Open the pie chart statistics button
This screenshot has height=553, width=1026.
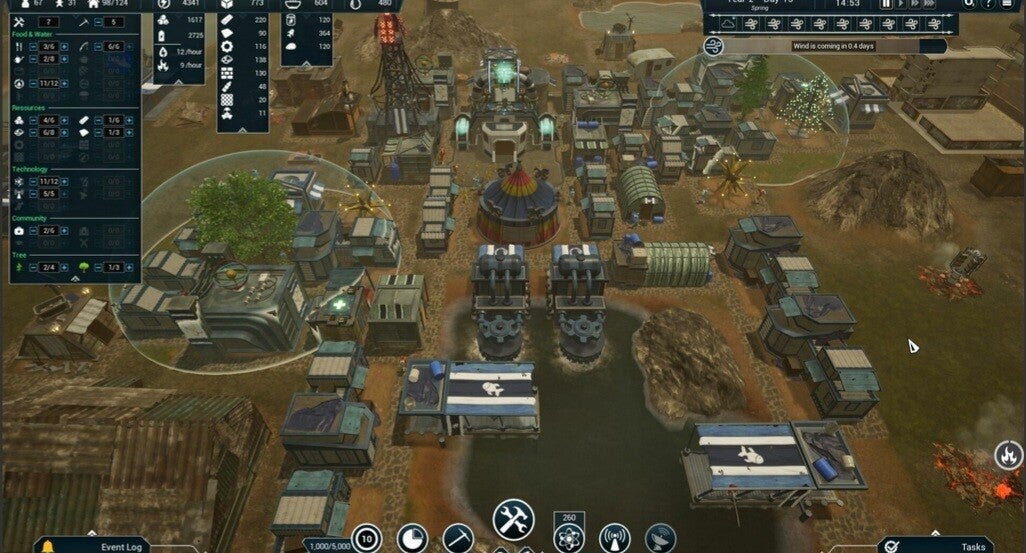(413, 539)
